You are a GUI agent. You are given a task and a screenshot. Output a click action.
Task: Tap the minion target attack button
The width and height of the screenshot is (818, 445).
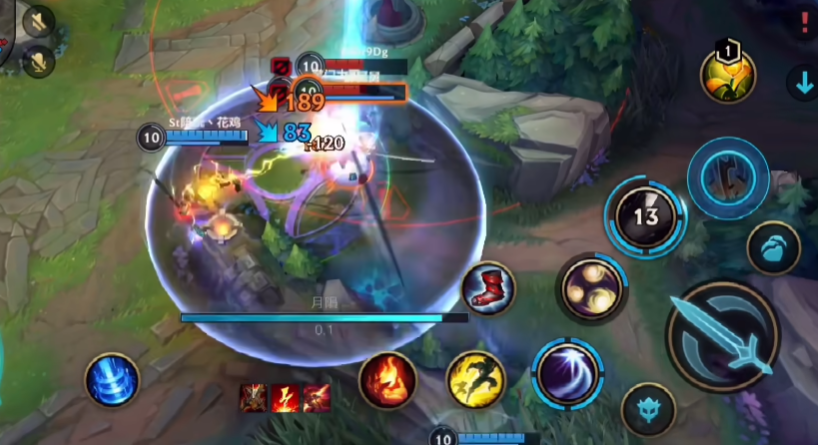click(648, 409)
